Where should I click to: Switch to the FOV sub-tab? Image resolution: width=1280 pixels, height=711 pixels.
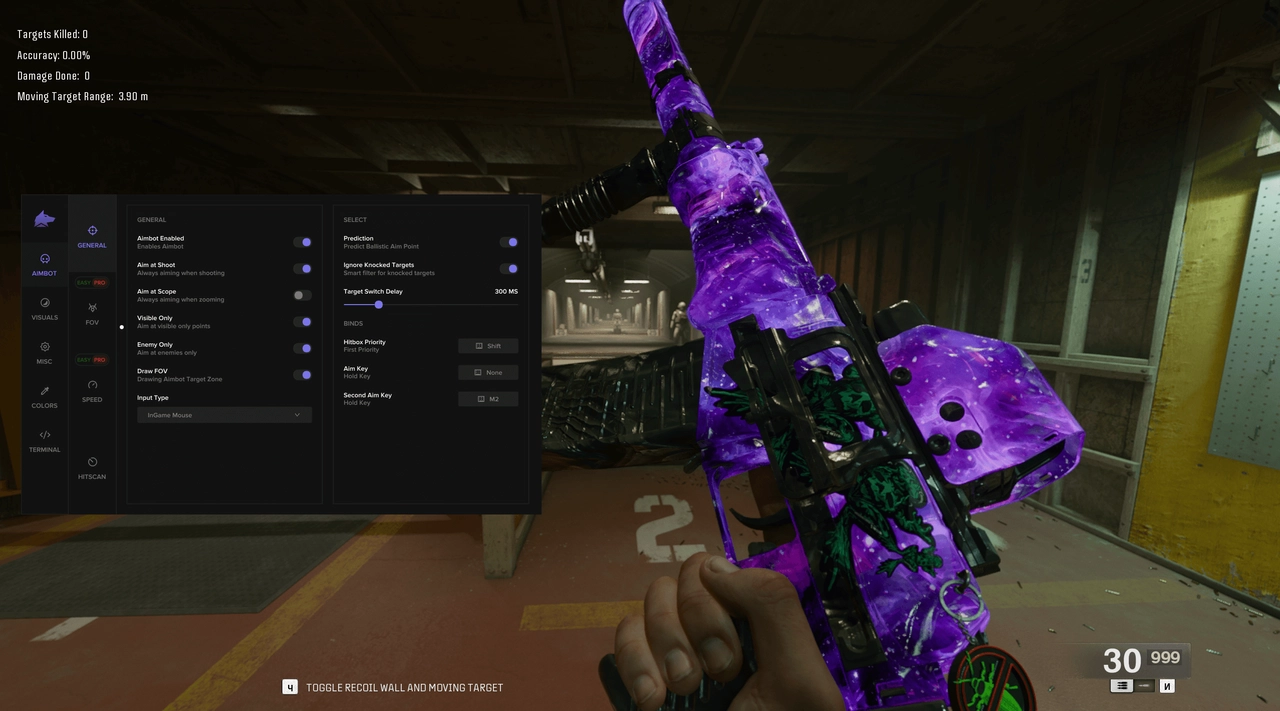click(x=92, y=313)
